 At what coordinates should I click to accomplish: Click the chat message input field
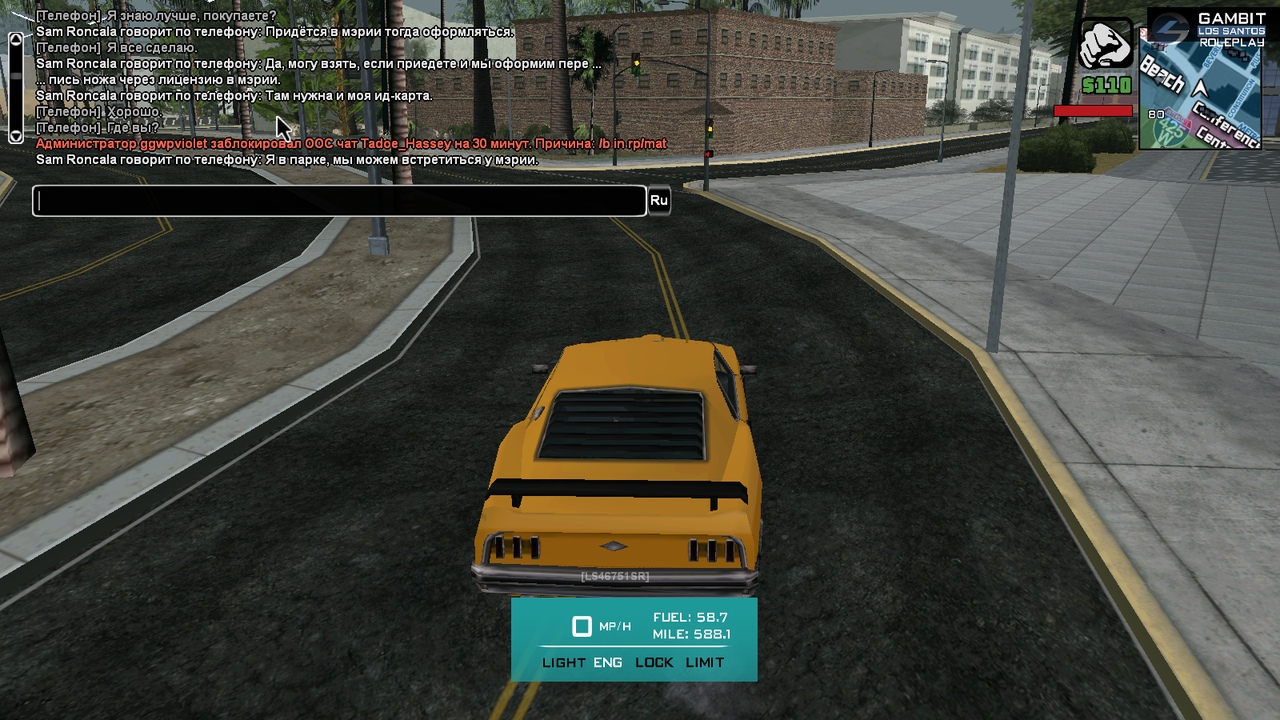coord(339,201)
